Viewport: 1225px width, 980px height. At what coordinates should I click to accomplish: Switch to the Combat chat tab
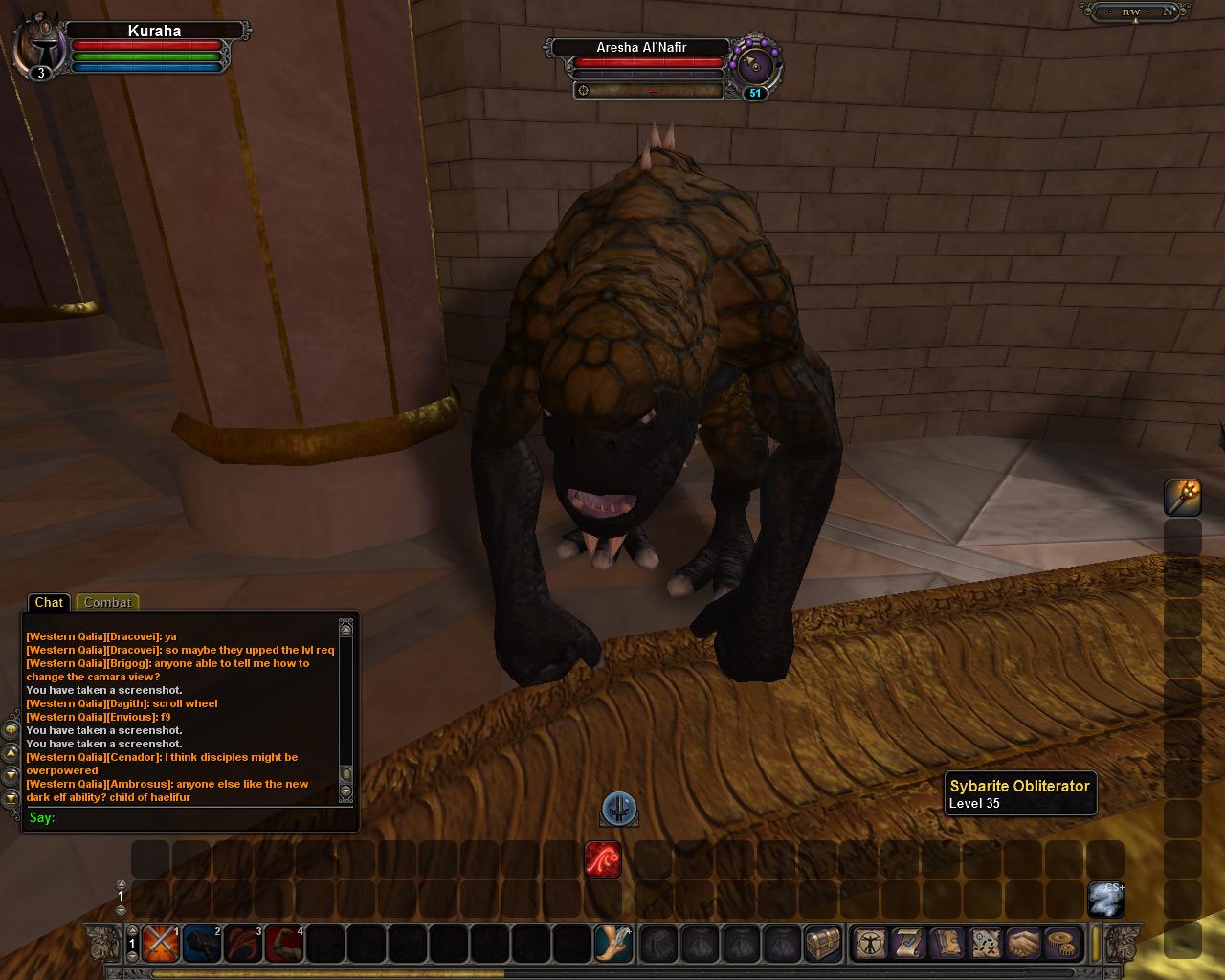coord(107,602)
